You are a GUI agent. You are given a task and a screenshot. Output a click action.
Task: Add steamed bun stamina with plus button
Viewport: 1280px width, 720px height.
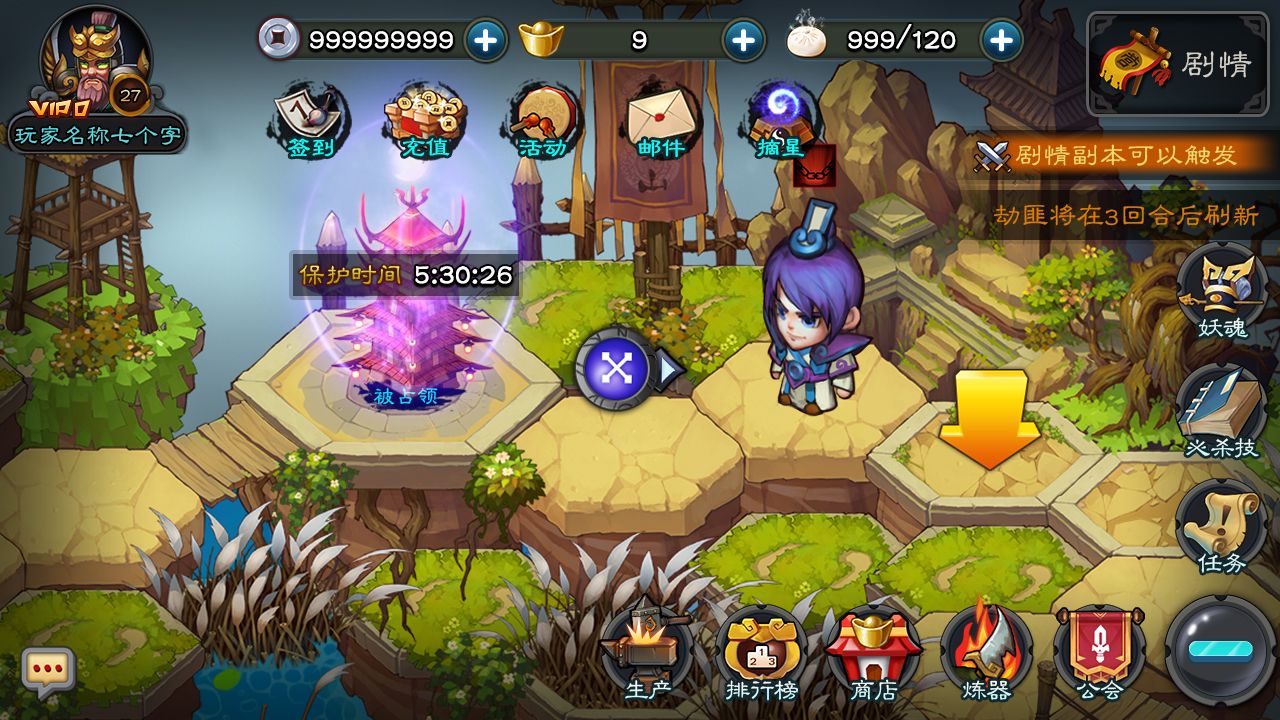tap(1001, 40)
